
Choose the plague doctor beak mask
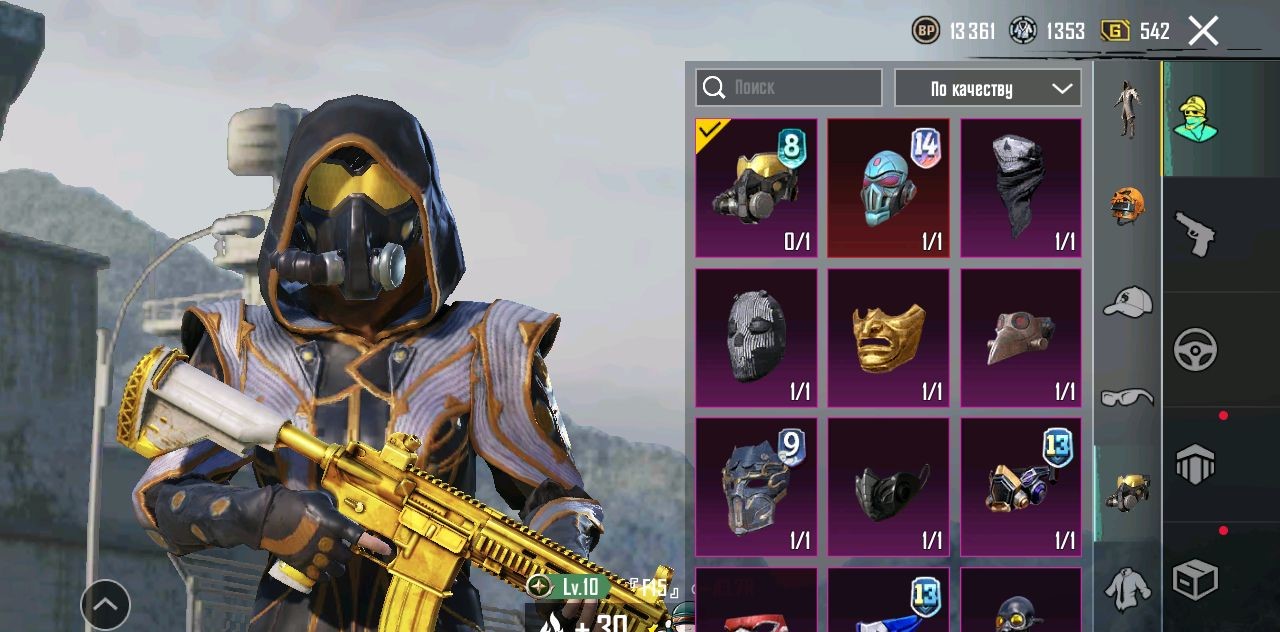click(x=1020, y=338)
